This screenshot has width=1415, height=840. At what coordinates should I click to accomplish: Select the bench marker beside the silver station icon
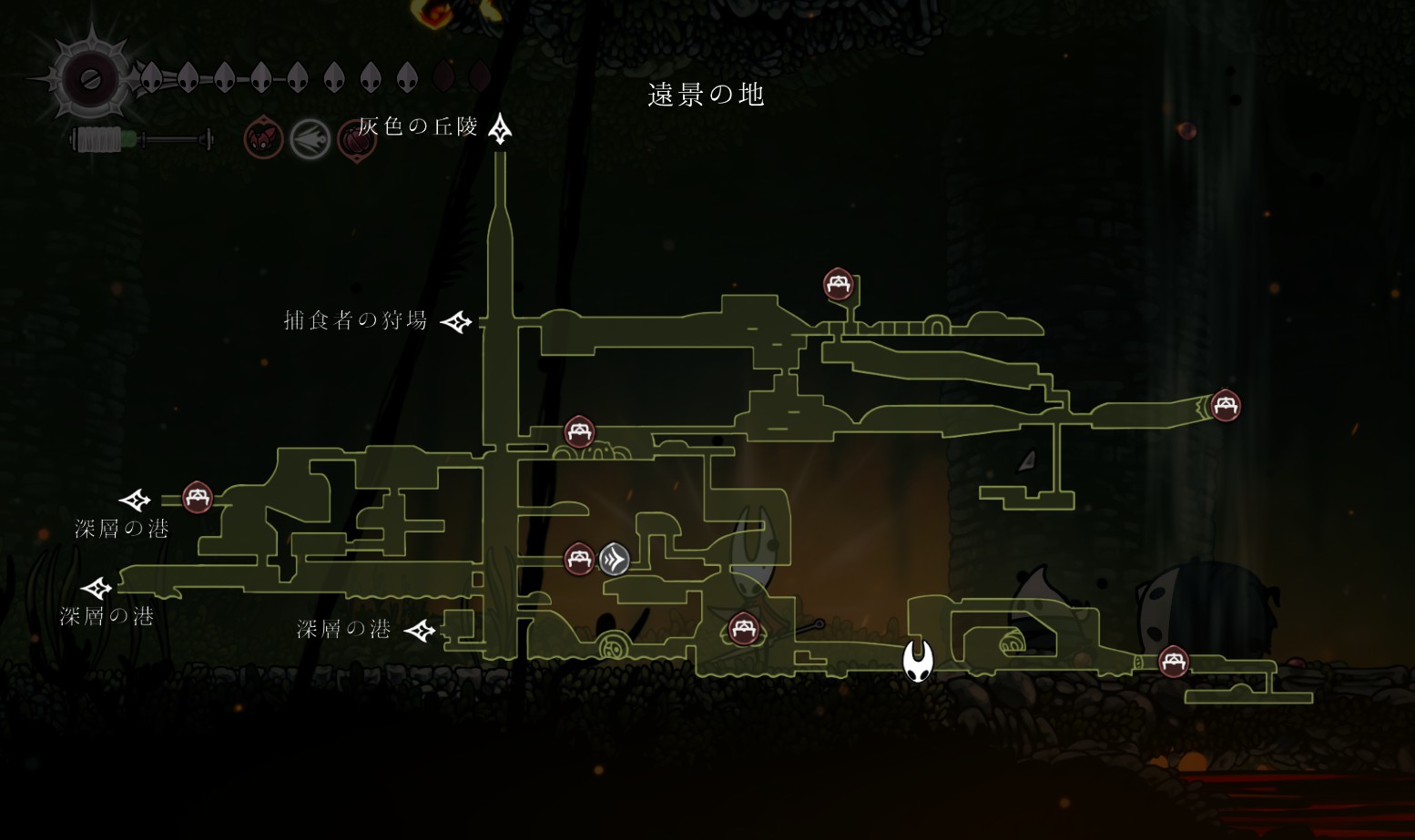coord(579,558)
